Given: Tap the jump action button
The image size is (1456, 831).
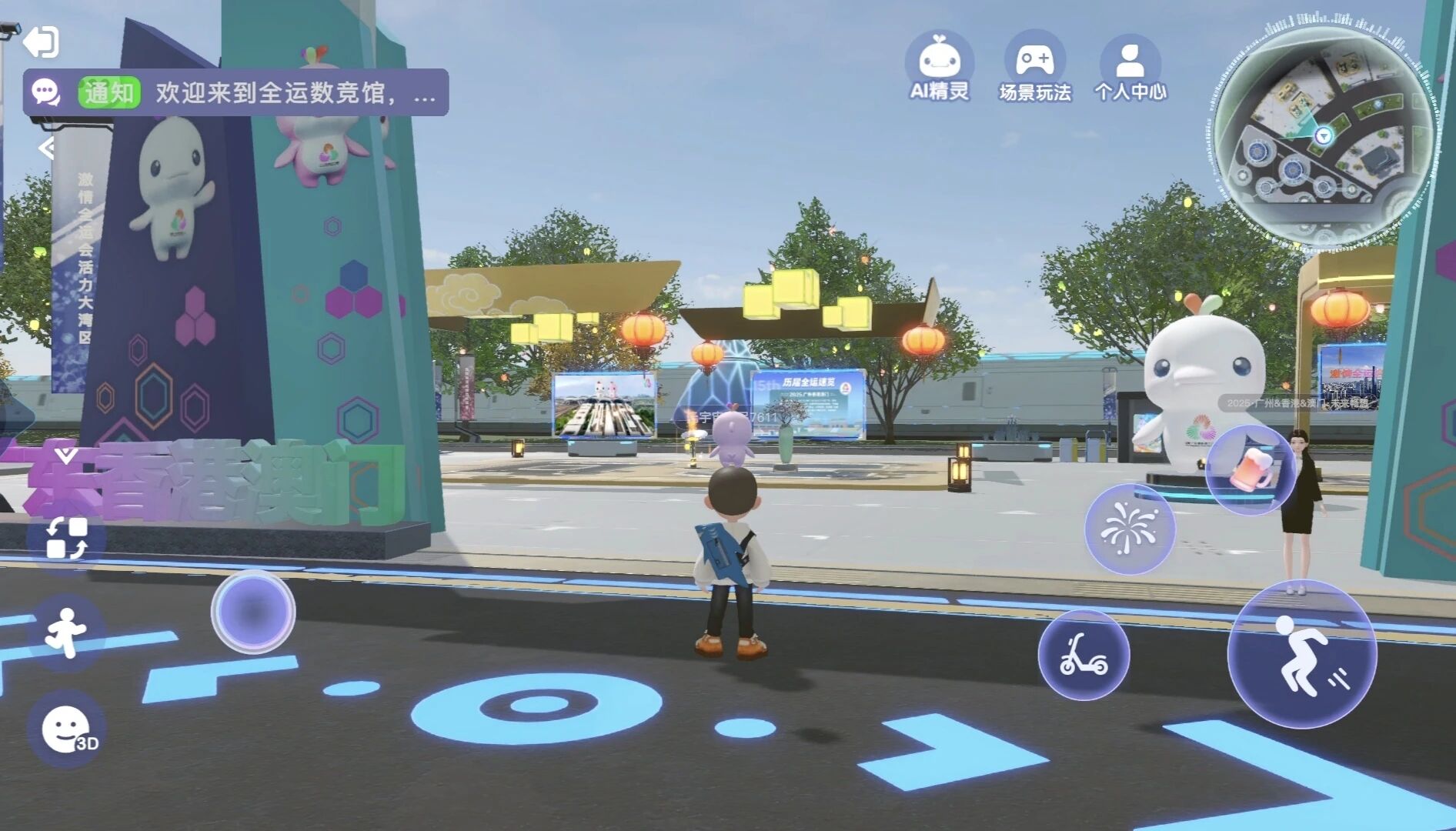Looking at the screenshot, I should click(1302, 654).
